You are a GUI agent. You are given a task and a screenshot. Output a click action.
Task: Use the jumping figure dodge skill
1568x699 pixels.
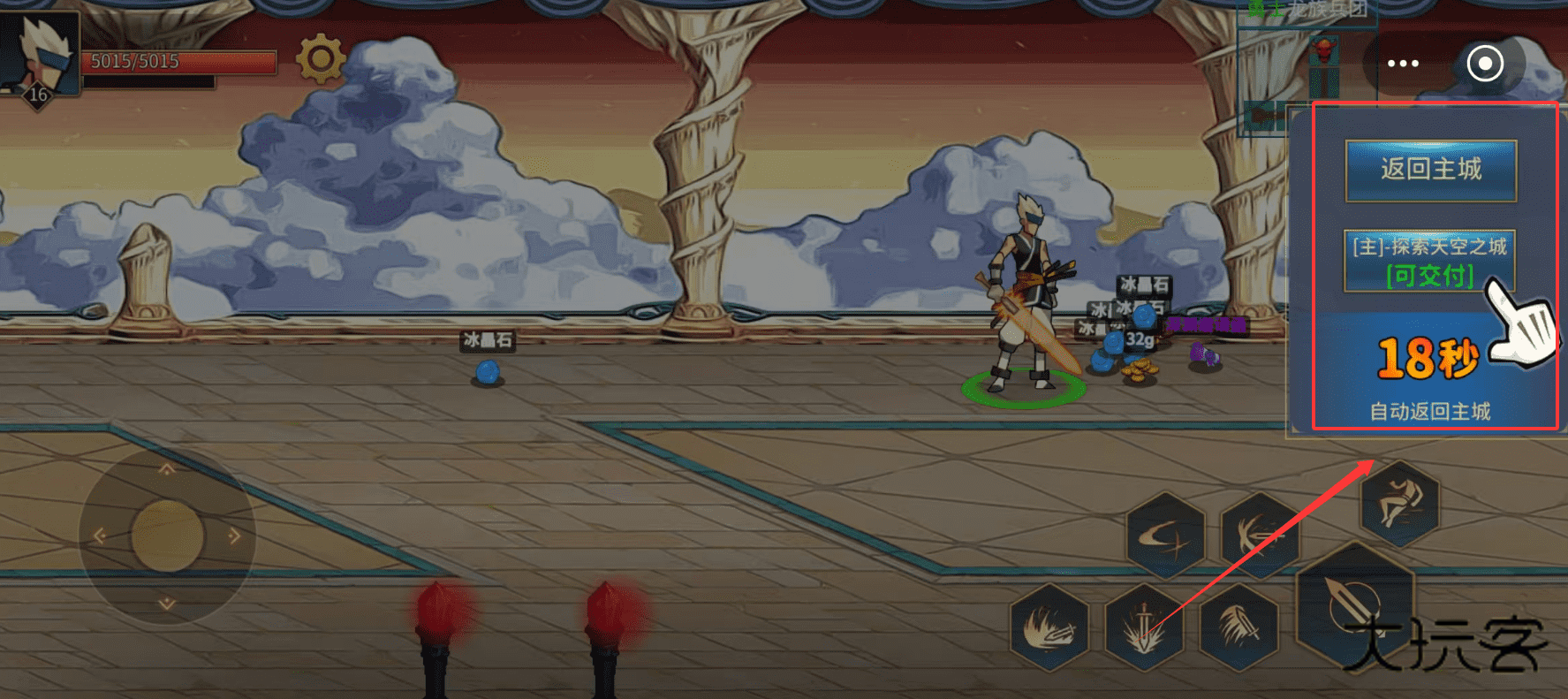tap(1398, 503)
